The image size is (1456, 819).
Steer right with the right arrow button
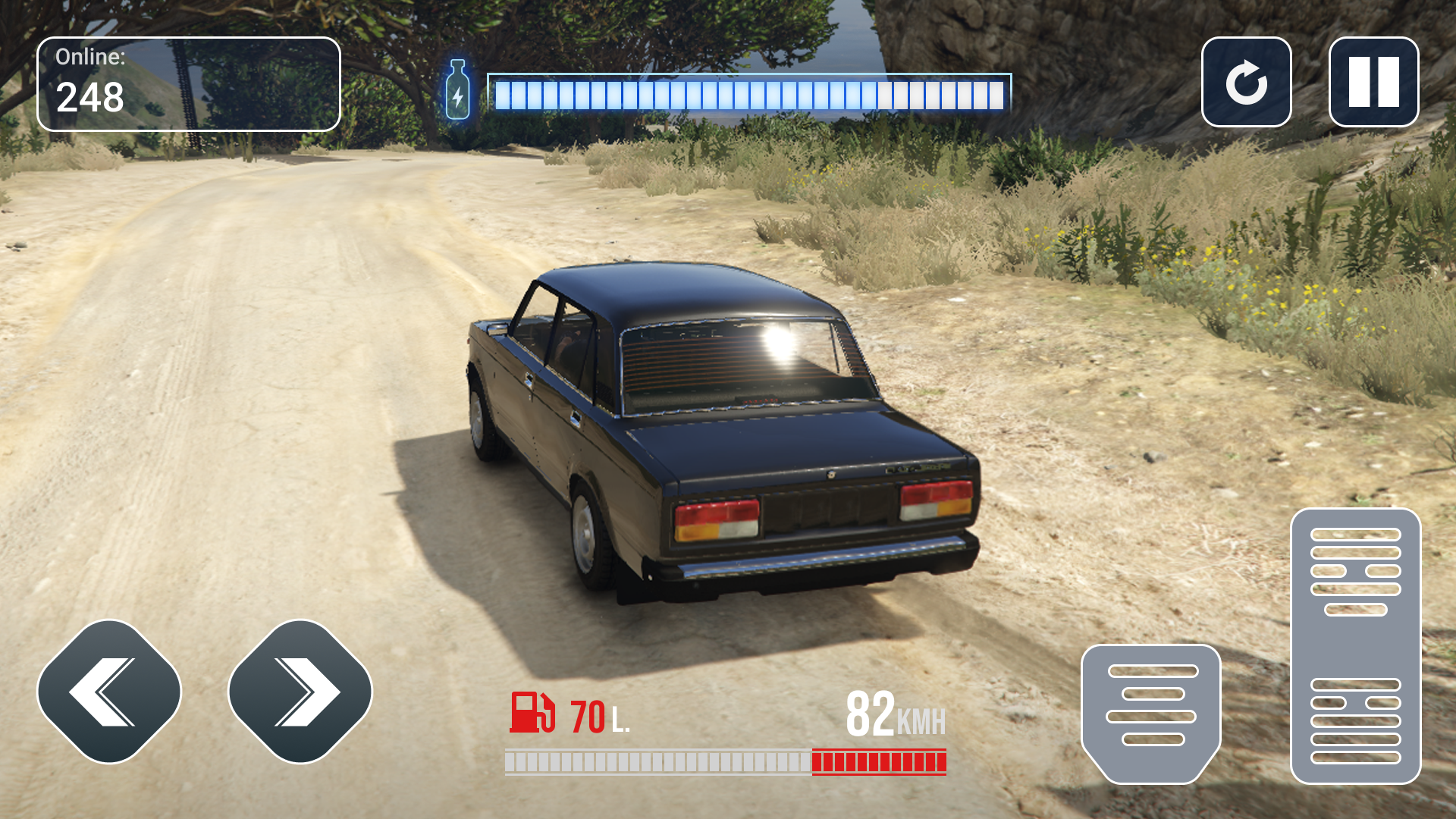point(300,692)
